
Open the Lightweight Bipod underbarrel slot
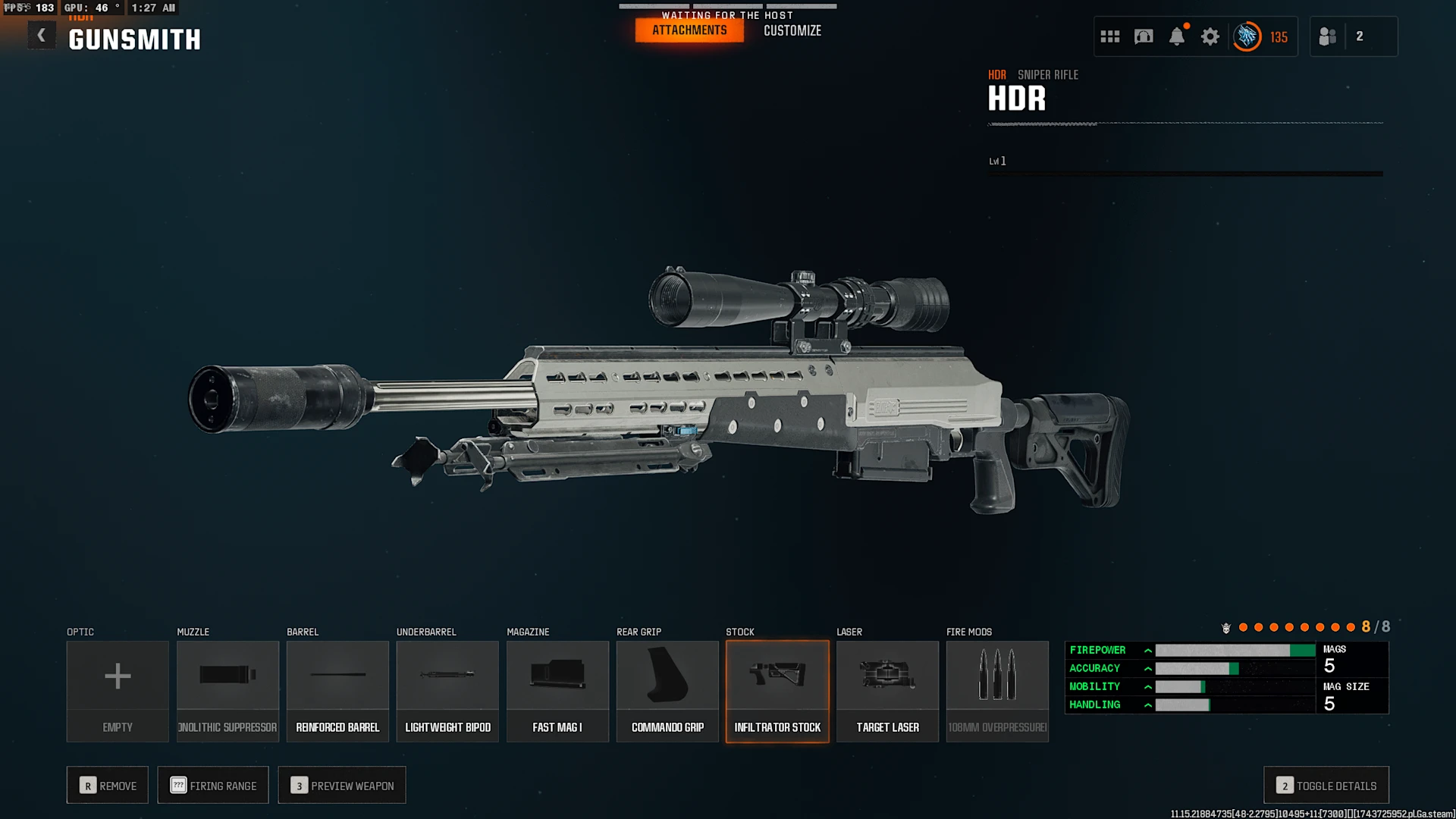tap(447, 690)
